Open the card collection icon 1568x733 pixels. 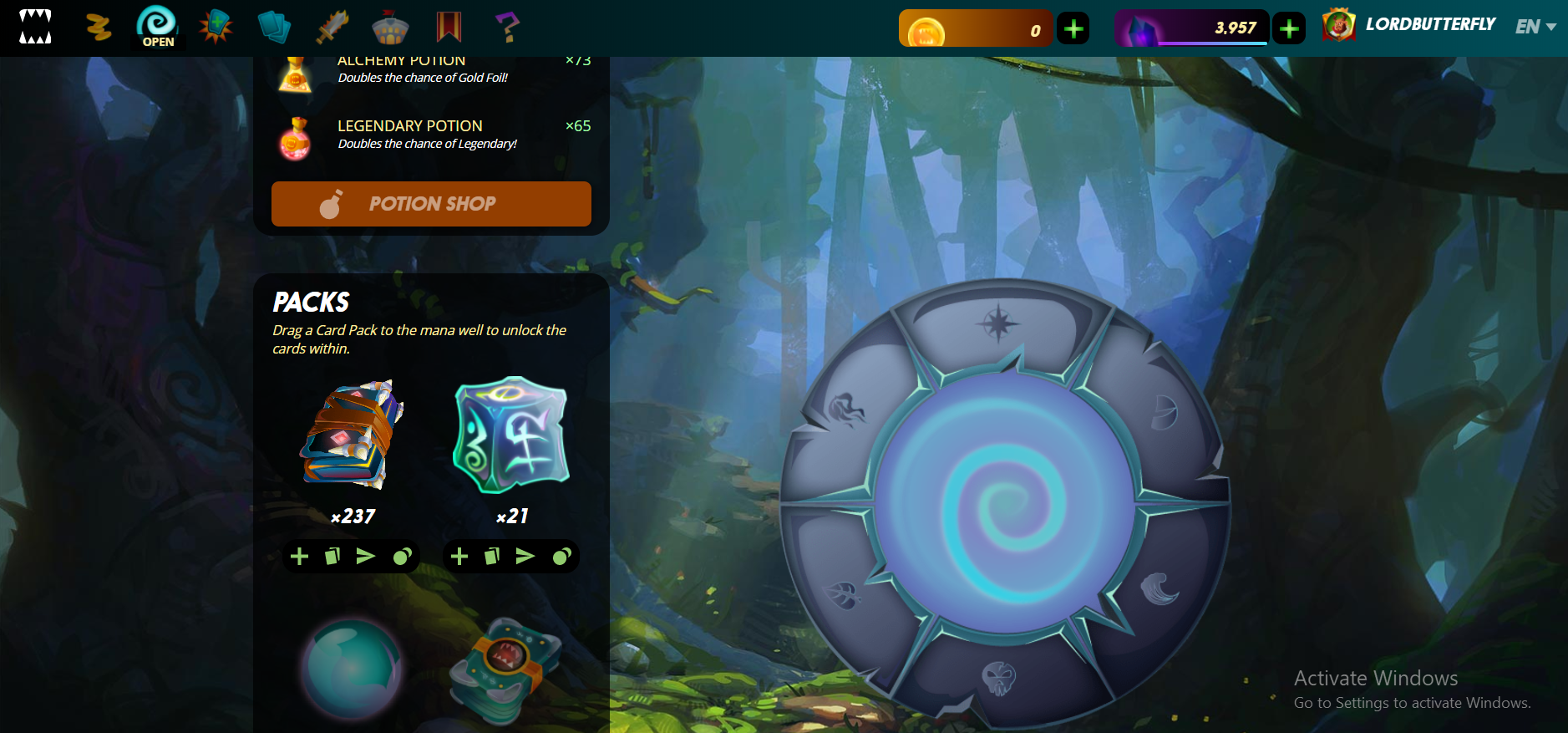point(274,25)
